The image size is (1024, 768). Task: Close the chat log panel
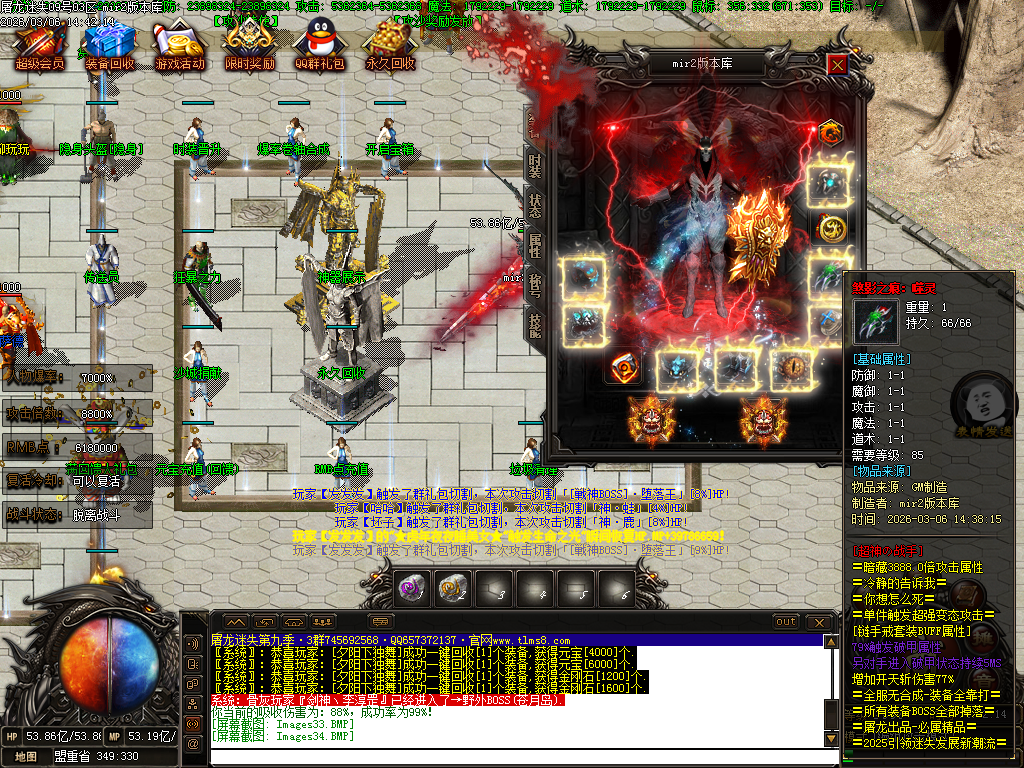click(x=821, y=622)
